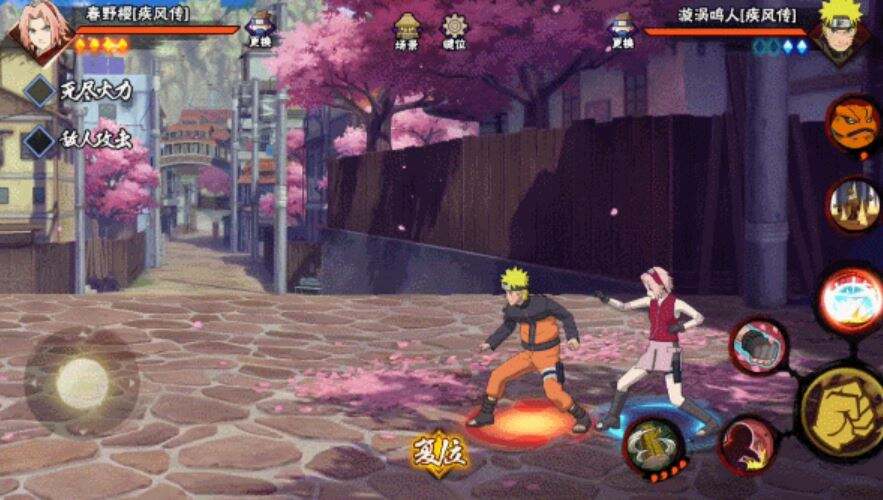Toggle the 无尽大力 checkbox option
Screen dimensions: 883x500
coord(40,90)
